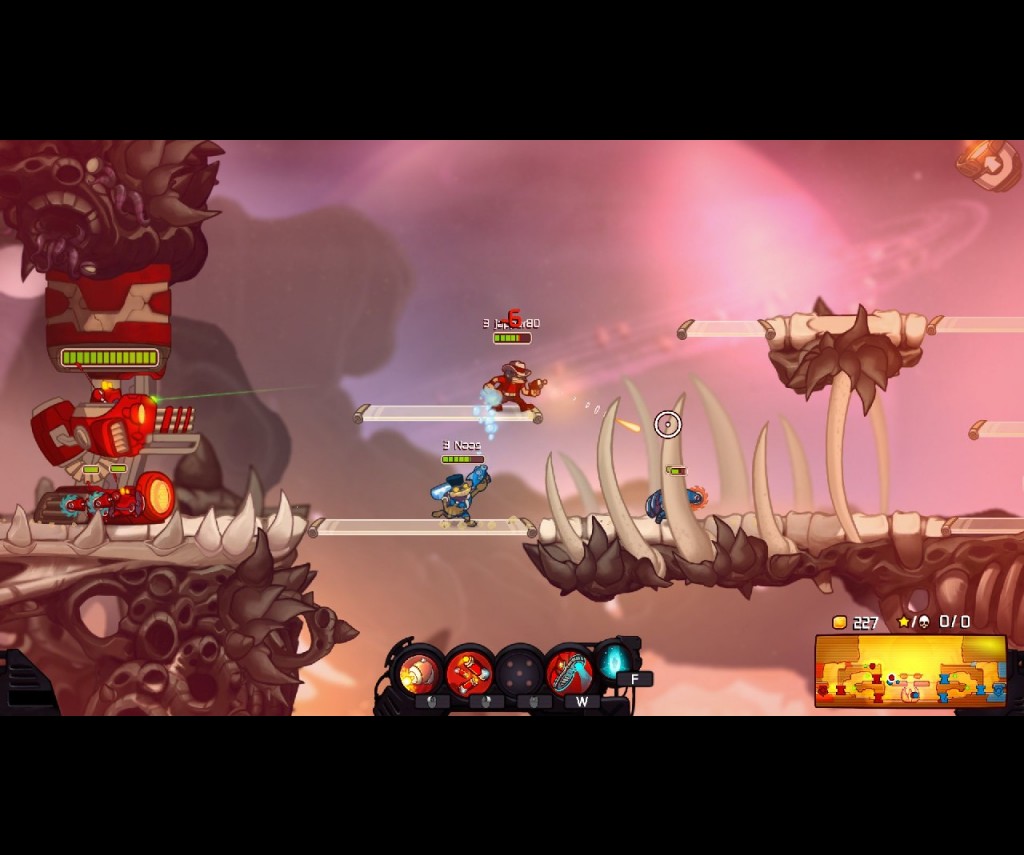Use the dynamite sticks ability

pos(469,672)
